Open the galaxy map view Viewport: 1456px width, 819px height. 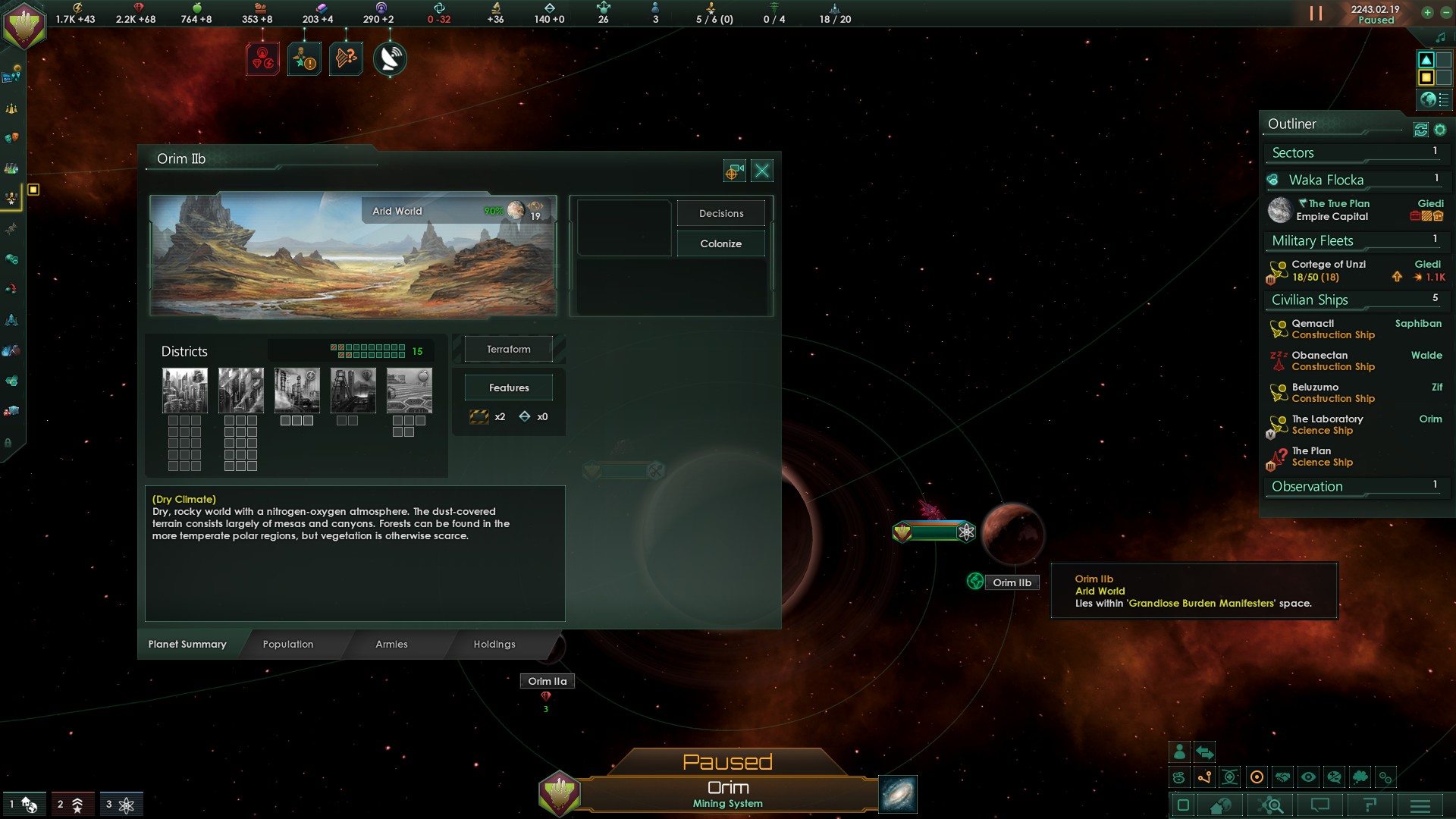898,794
